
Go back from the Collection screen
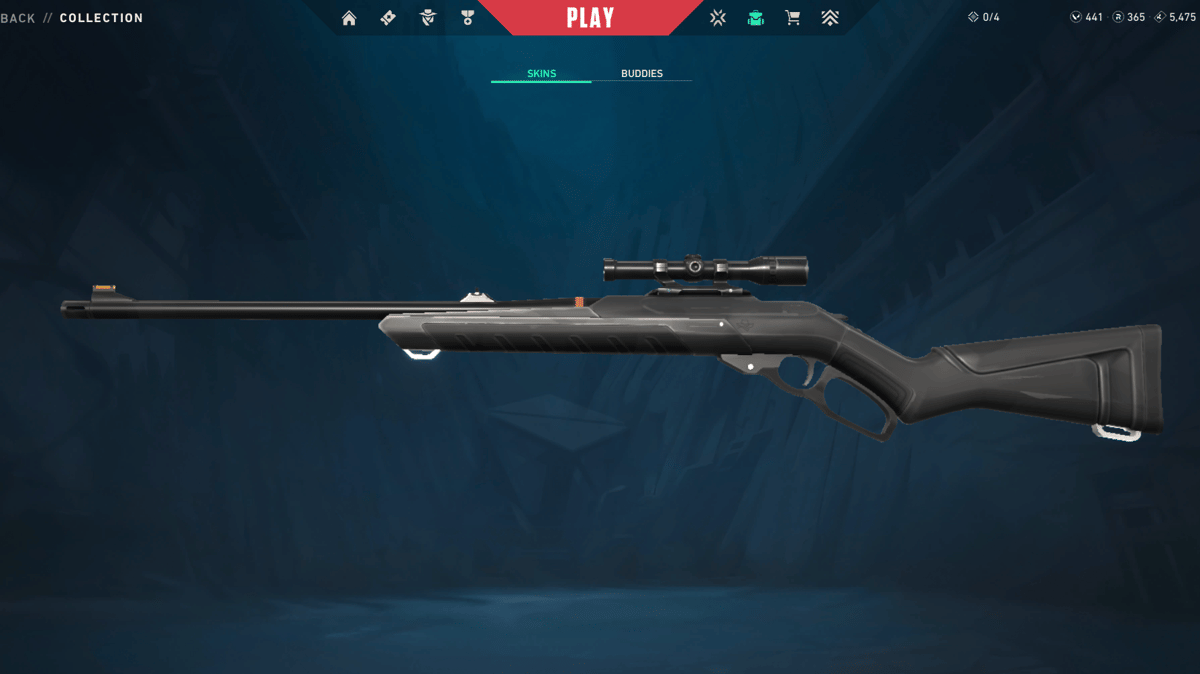(x=18, y=18)
